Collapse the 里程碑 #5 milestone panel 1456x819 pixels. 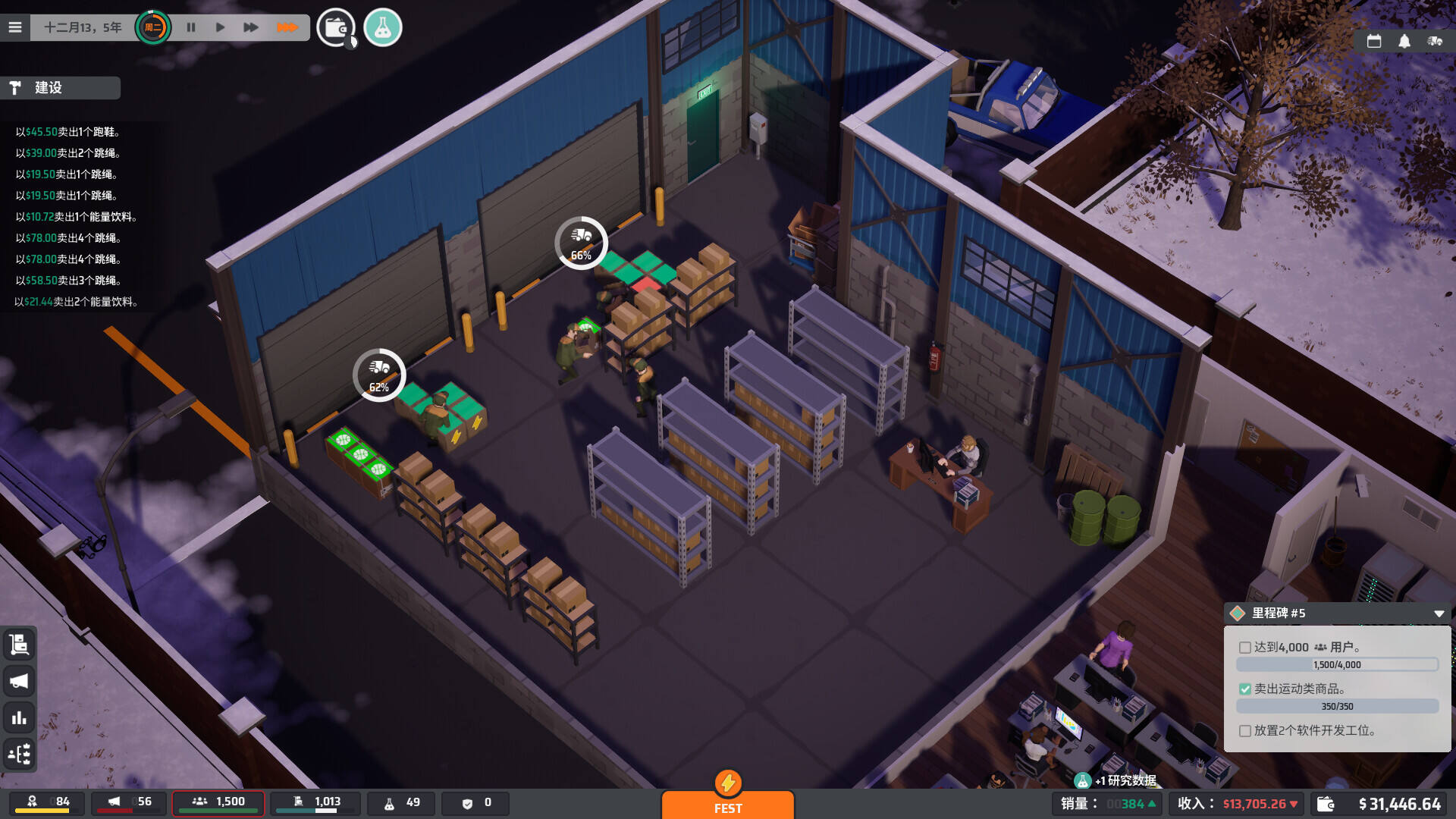1439,613
